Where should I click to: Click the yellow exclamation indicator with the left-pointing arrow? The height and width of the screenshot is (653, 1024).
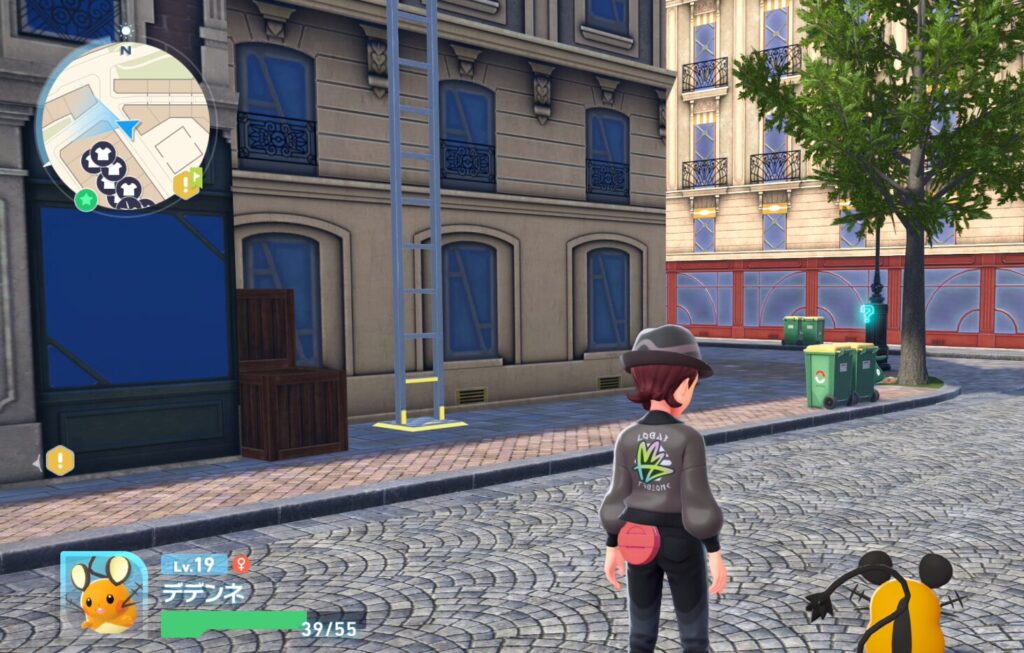tap(59, 461)
